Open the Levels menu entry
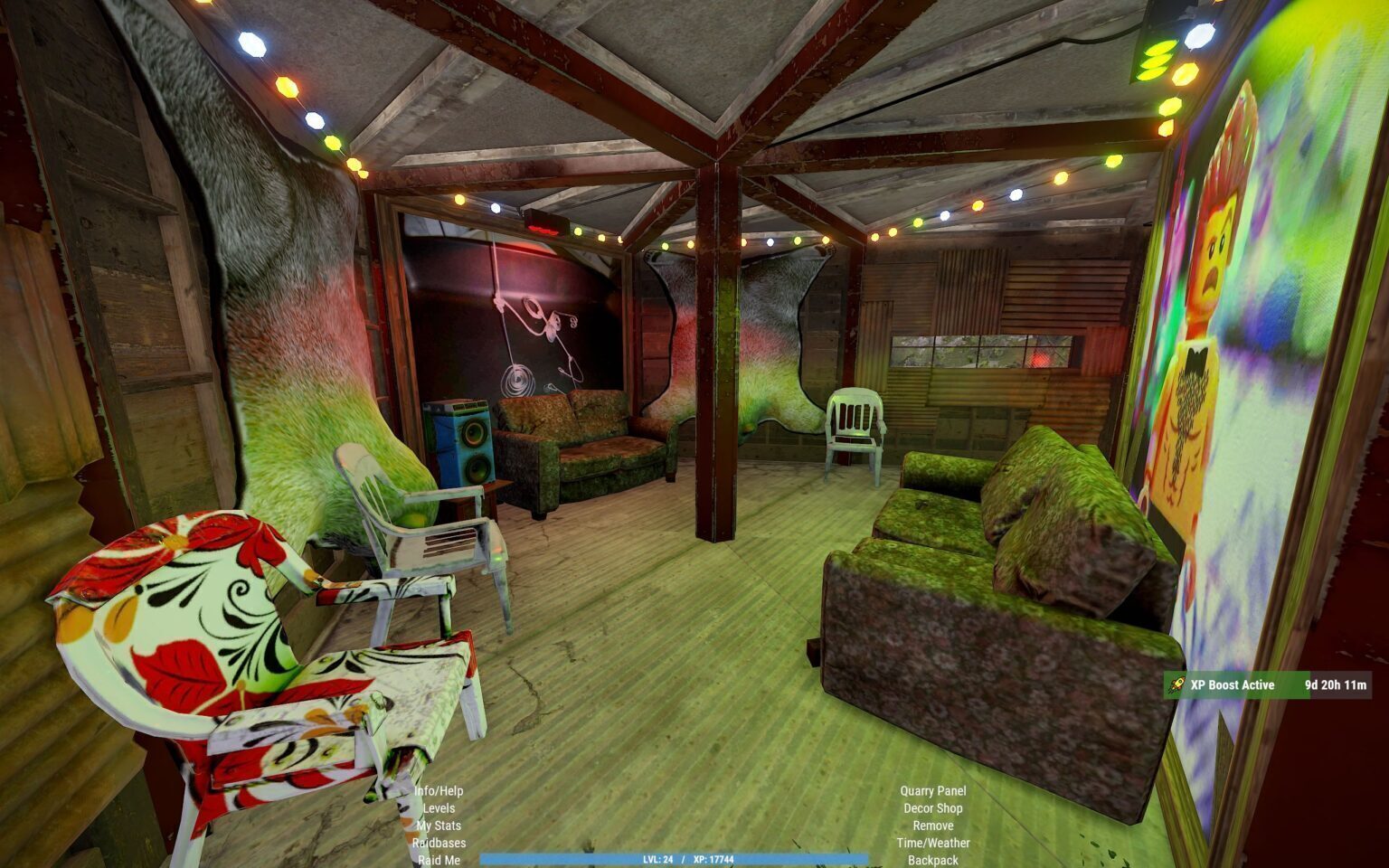1389x868 pixels. (439, 808)
